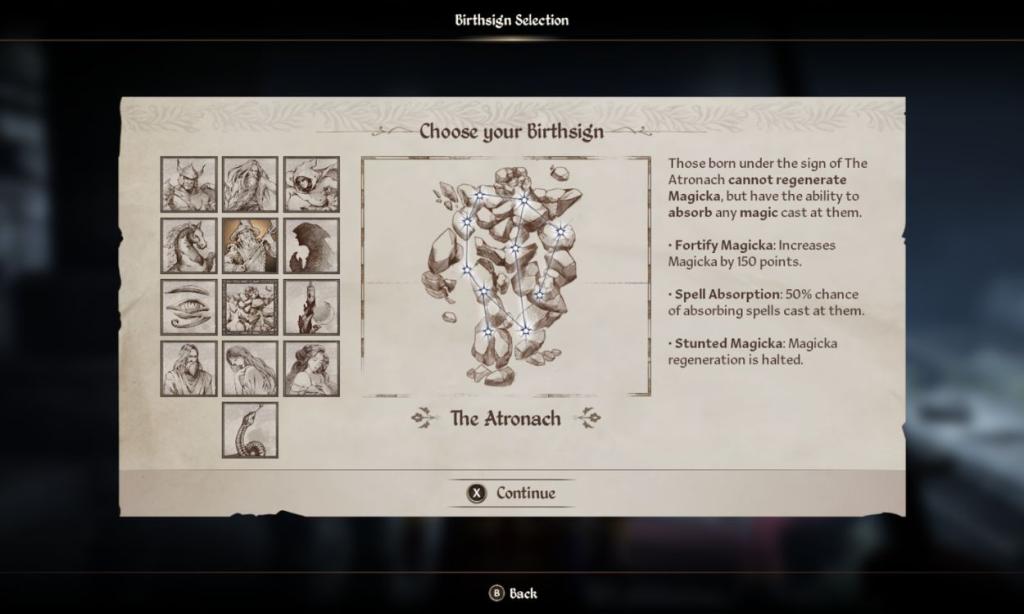Select the rock golem Atronach birthsign tile

(250, 307)
